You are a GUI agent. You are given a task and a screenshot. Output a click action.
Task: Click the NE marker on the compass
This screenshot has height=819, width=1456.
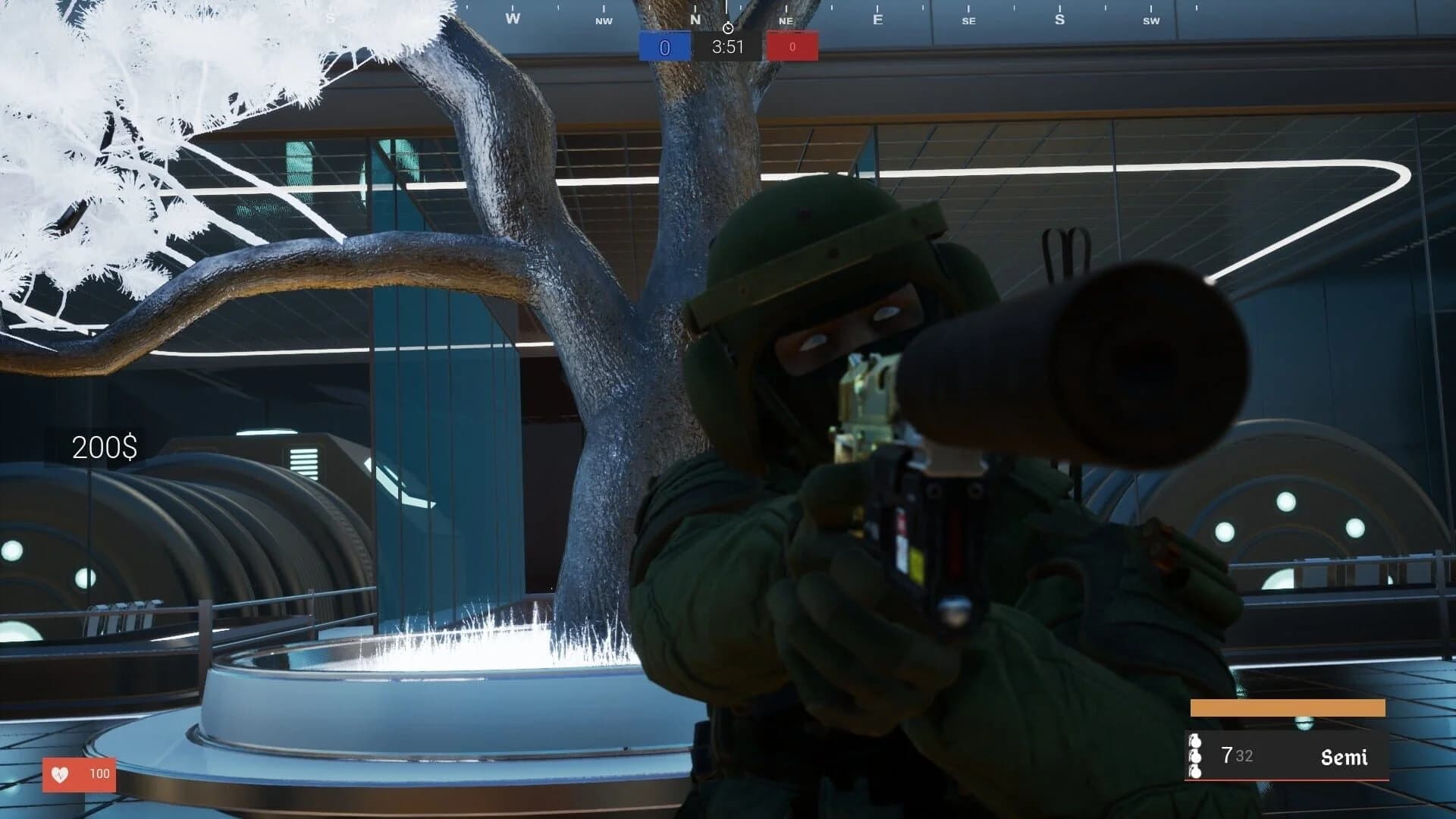click(x=785, y=22)
